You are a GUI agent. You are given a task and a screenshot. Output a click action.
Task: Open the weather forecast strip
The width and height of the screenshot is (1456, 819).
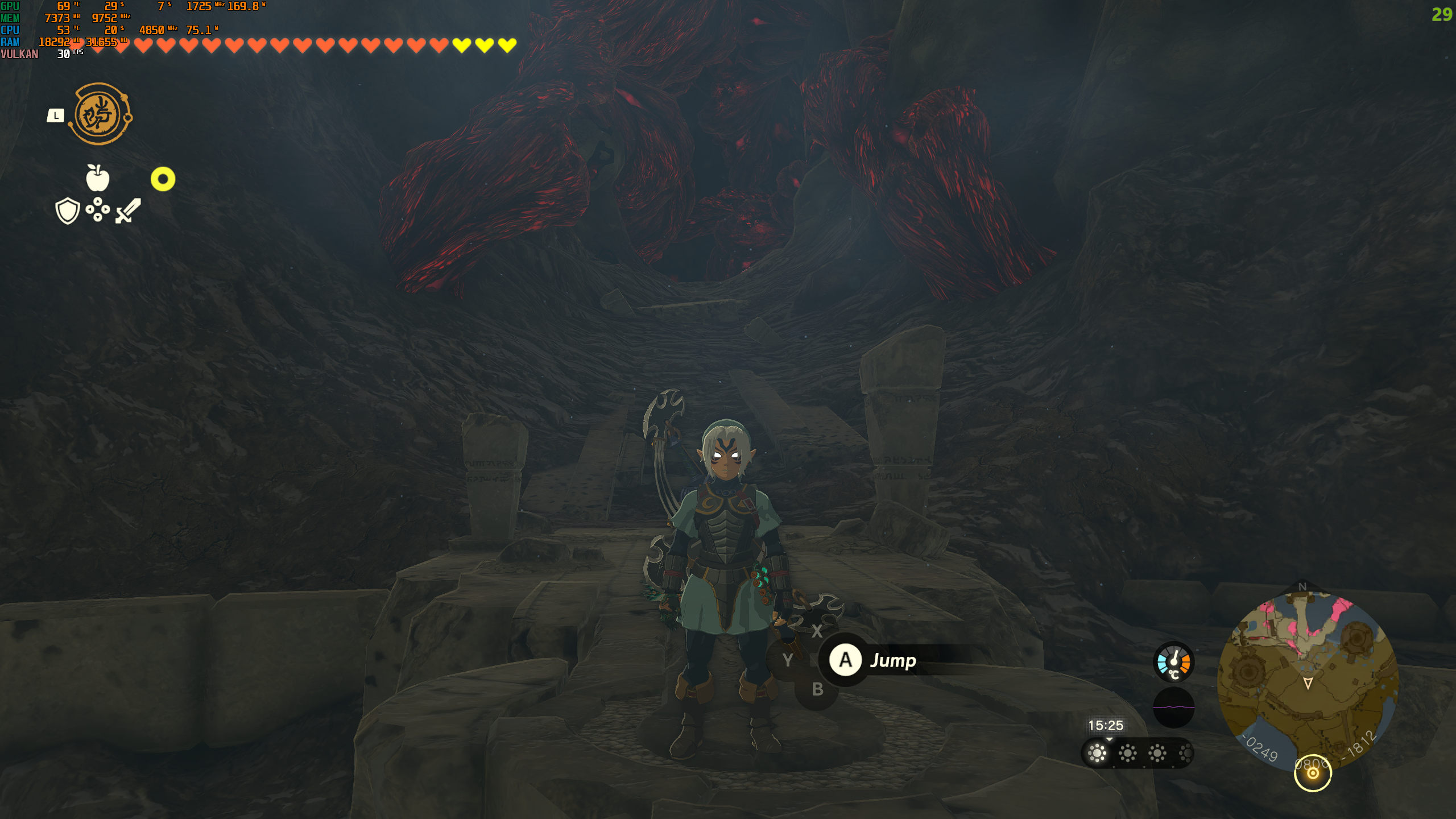[x=1136, y=754]
